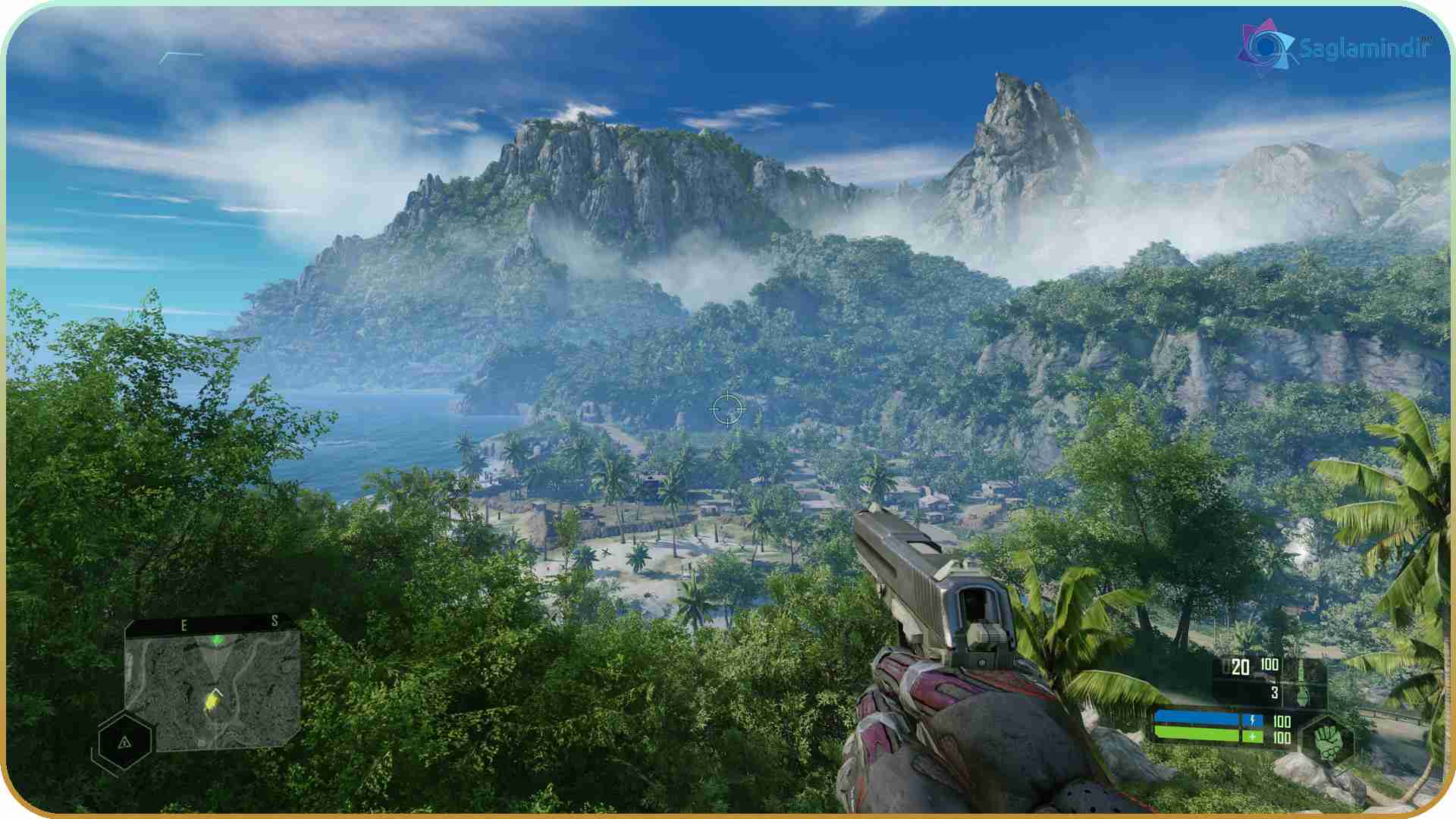Viewport: 1456px width, 819px height.
Task: Click the minimap panel
Action: [x=213, y=688]
